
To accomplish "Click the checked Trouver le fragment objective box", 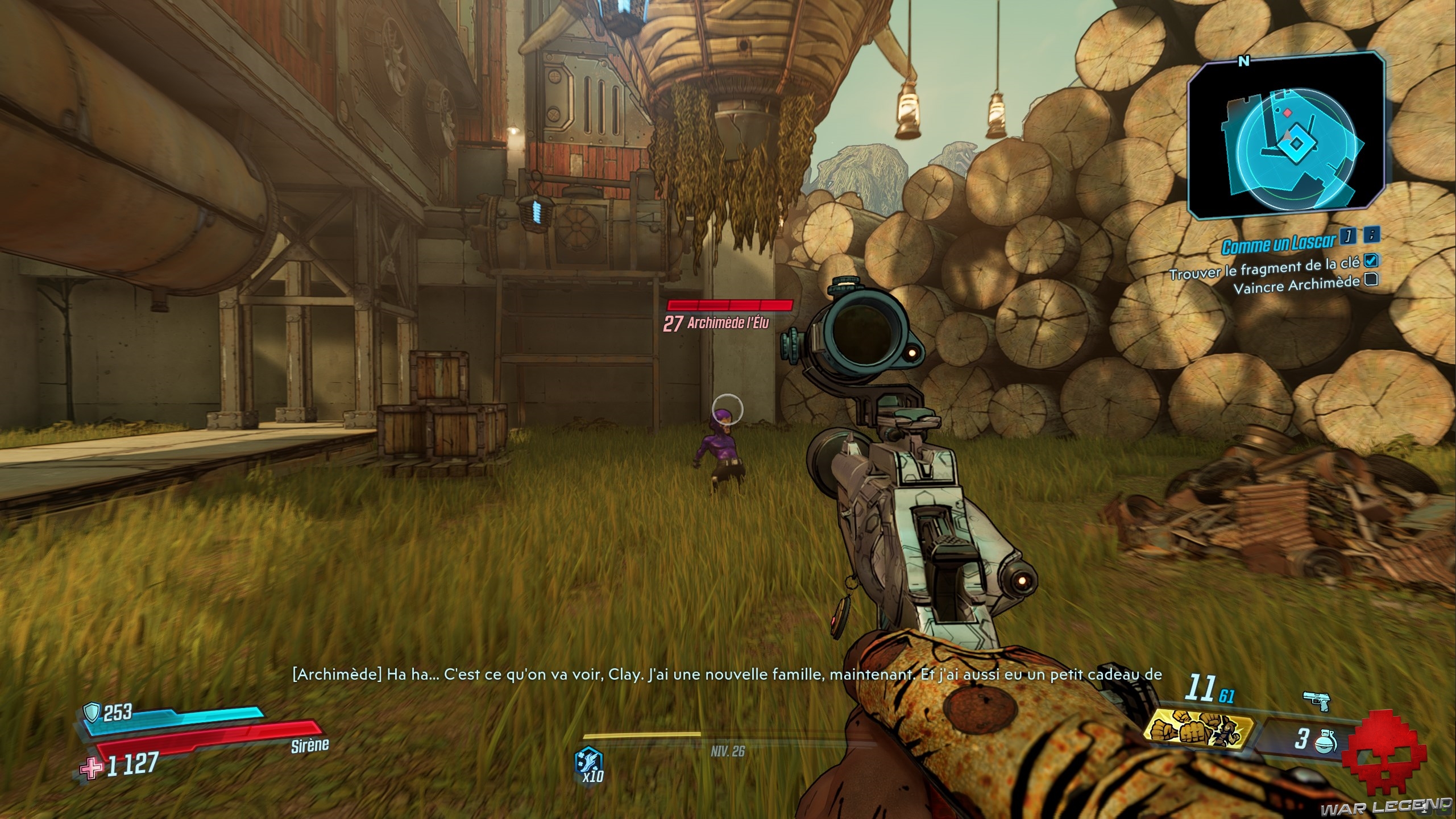I will click(1371, 260).
